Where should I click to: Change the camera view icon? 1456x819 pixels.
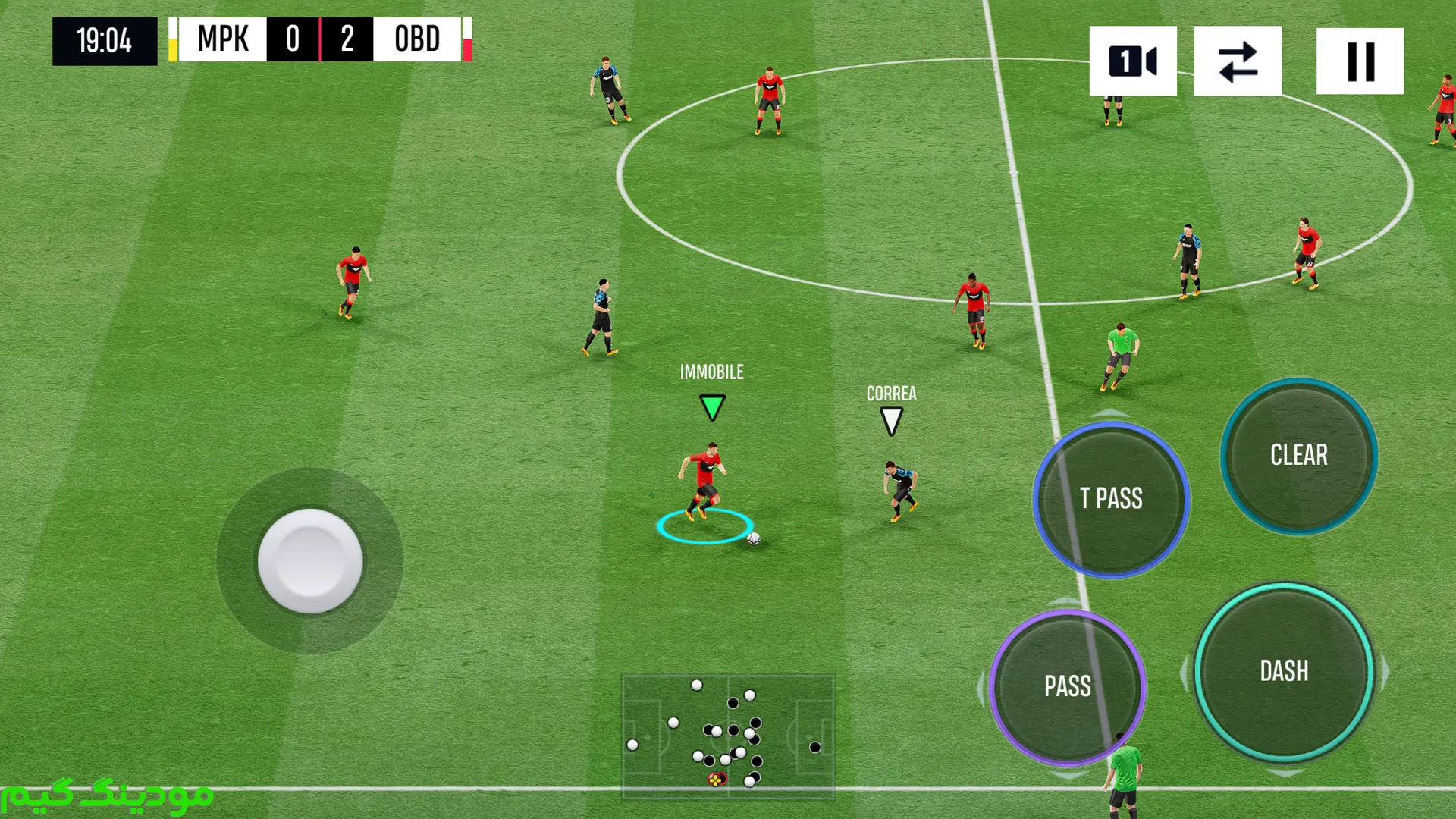click(x=1133, y=61)
